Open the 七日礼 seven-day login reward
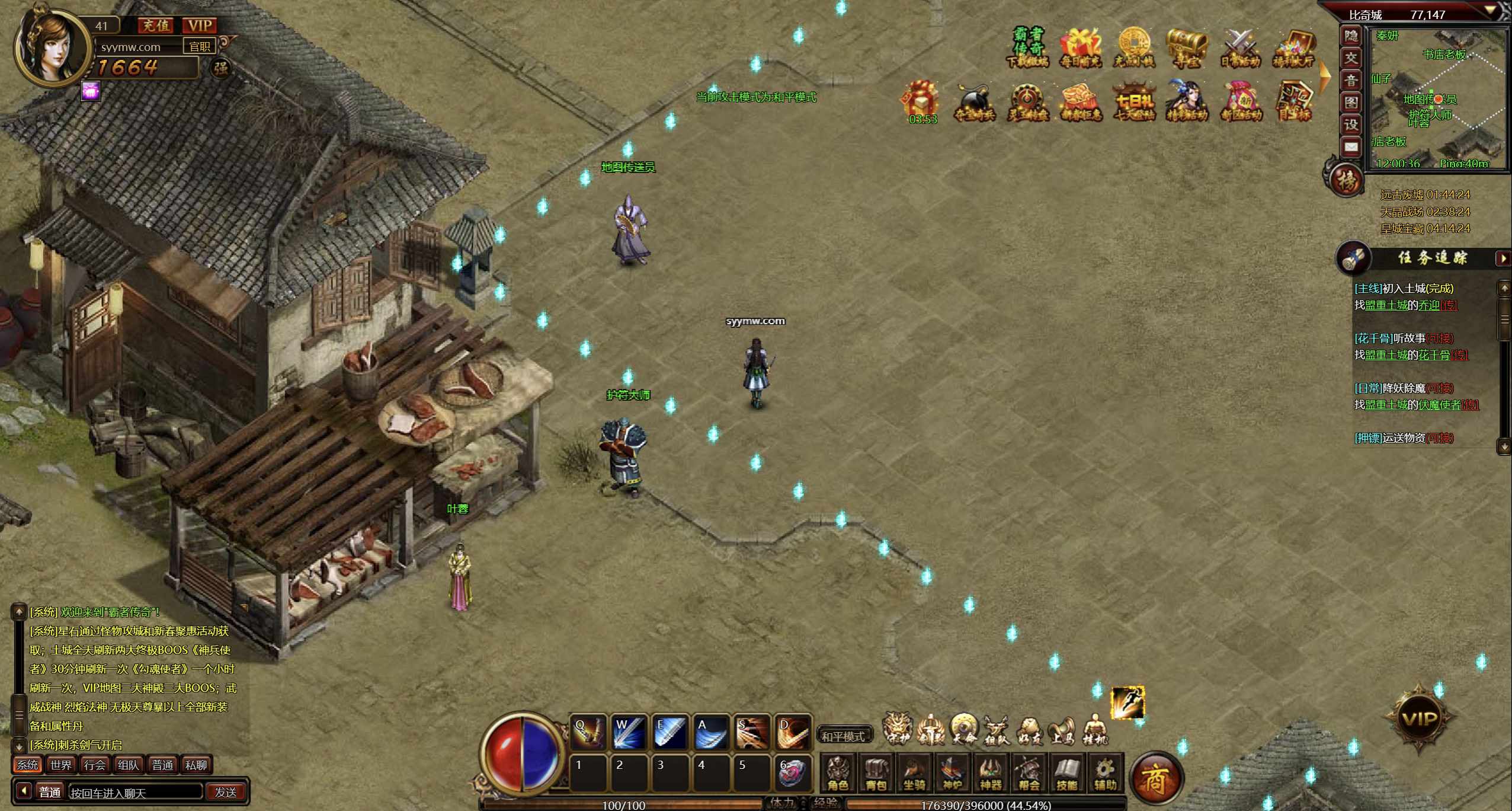 pyautogui.click(x=1133, y=102)
